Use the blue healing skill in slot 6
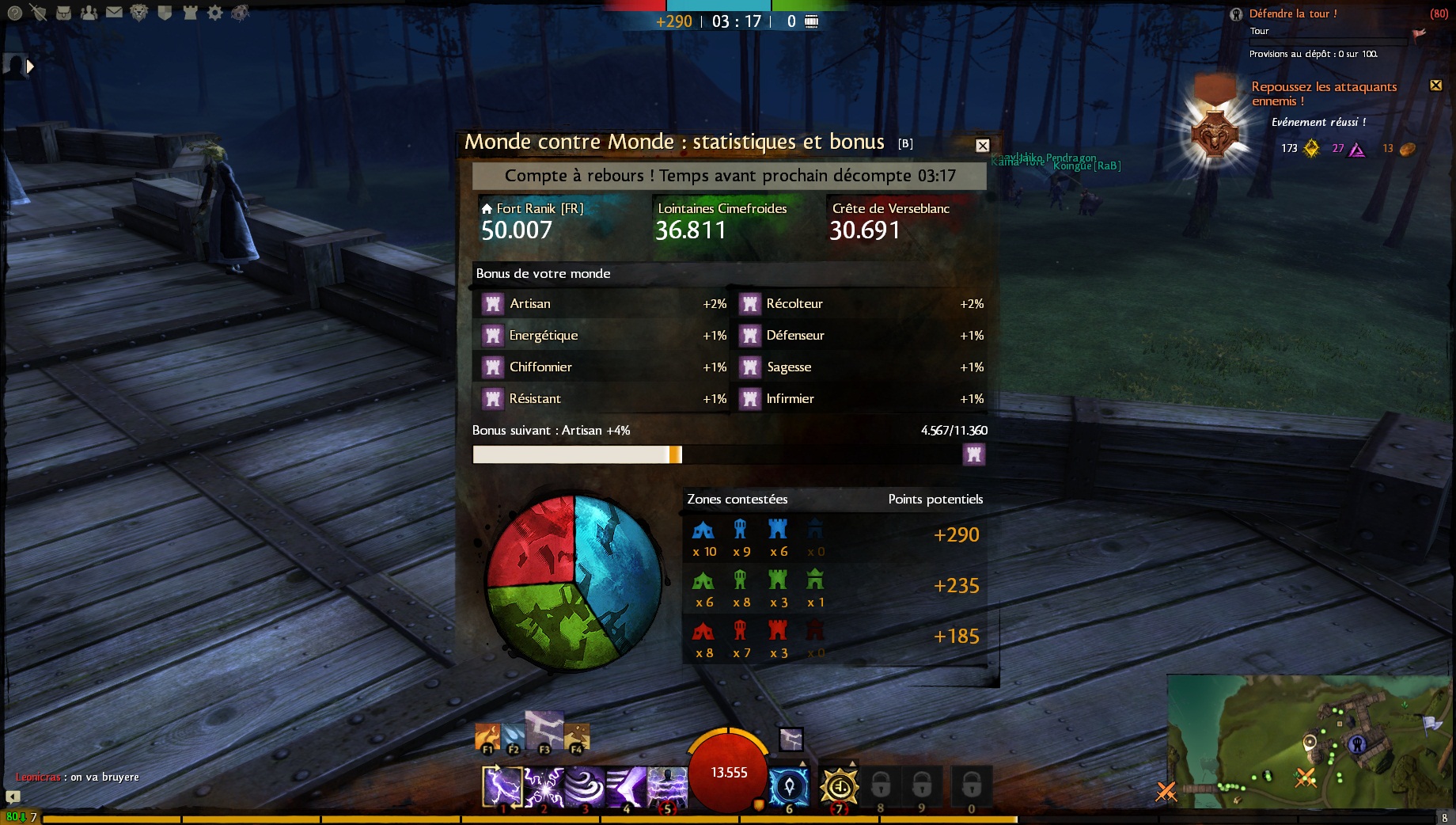 coord(789,787)
